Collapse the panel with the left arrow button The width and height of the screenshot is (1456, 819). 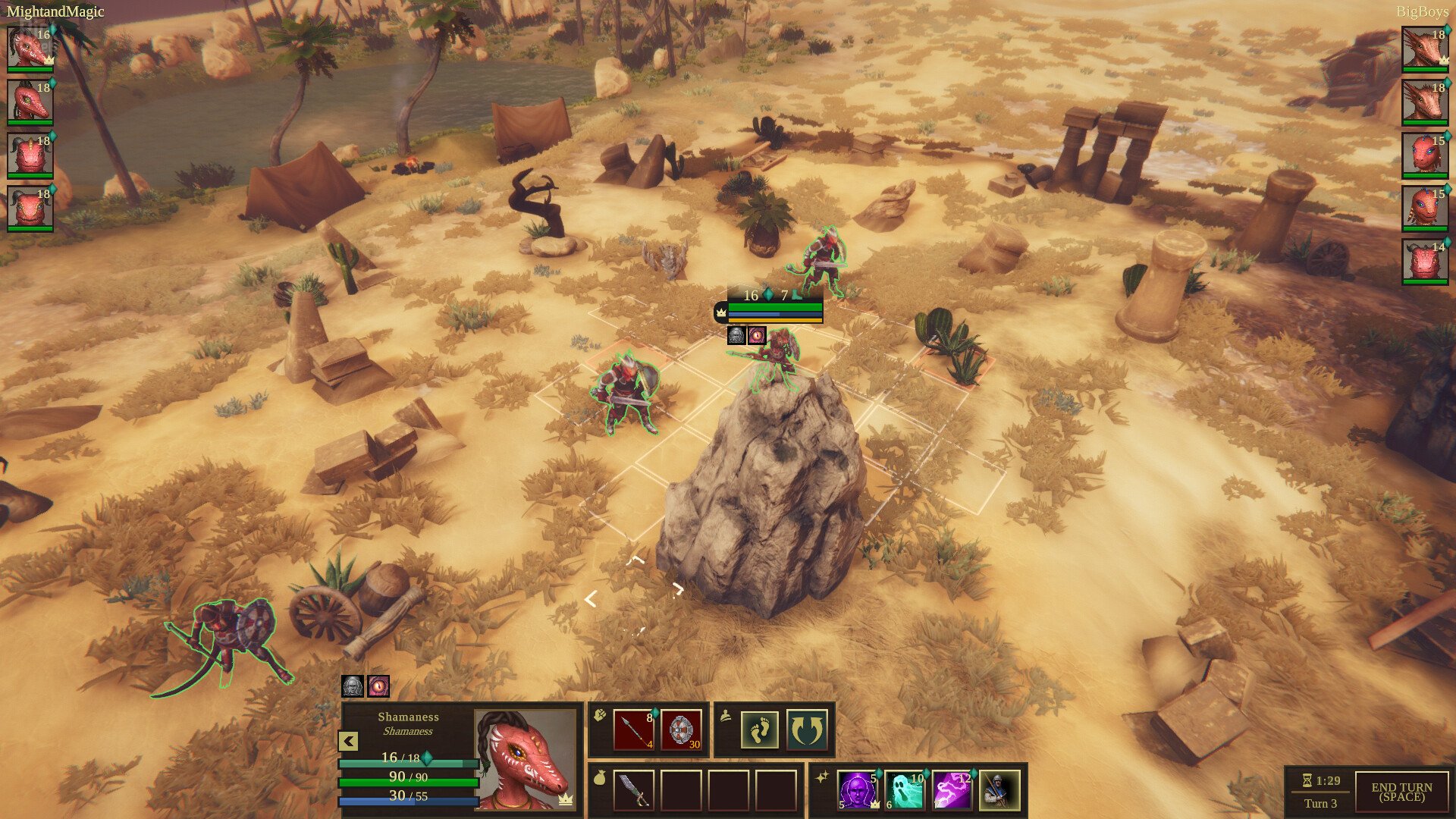coord(348,741)
